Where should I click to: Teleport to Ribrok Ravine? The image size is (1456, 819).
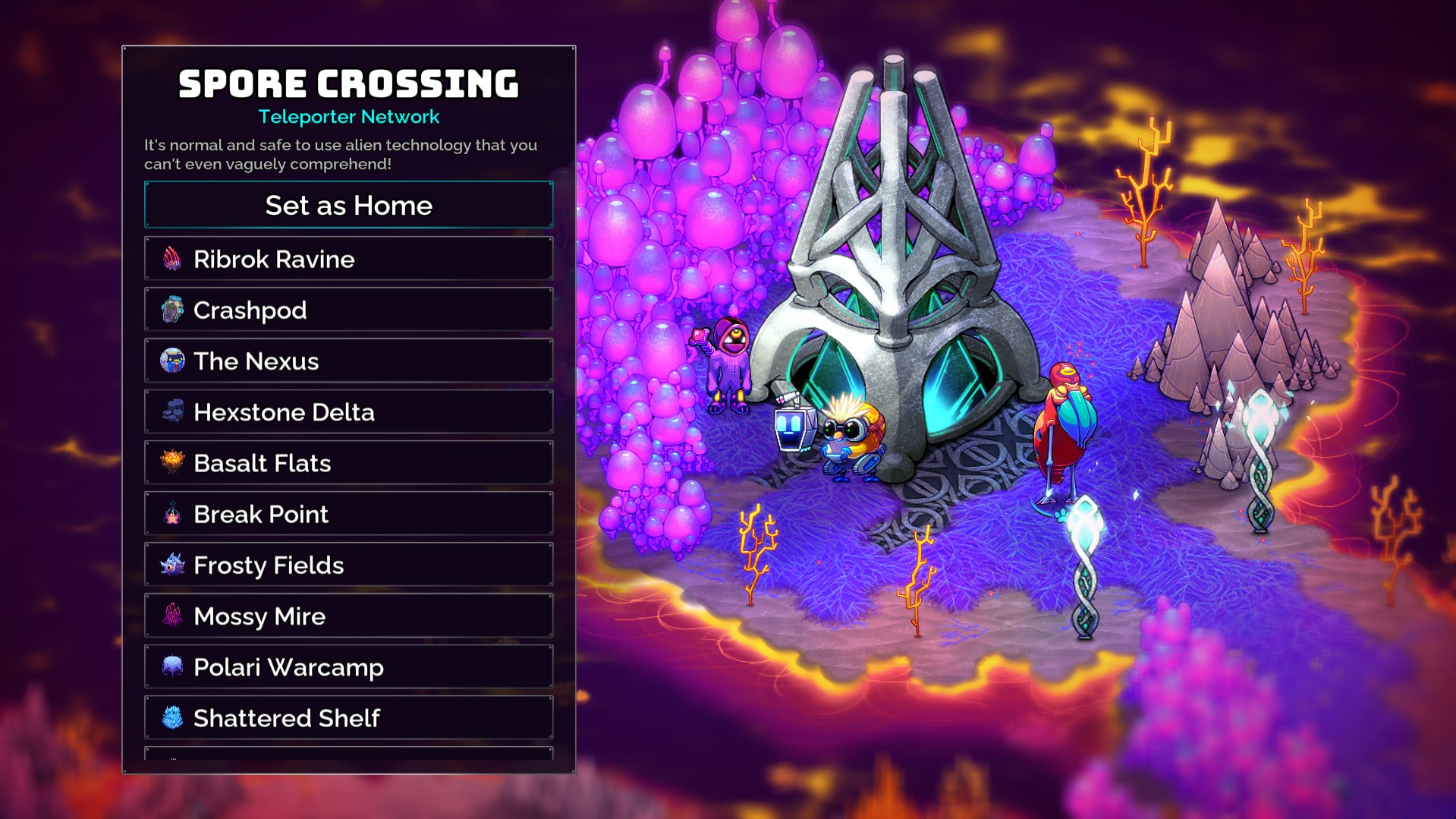(x=347, y=259)
